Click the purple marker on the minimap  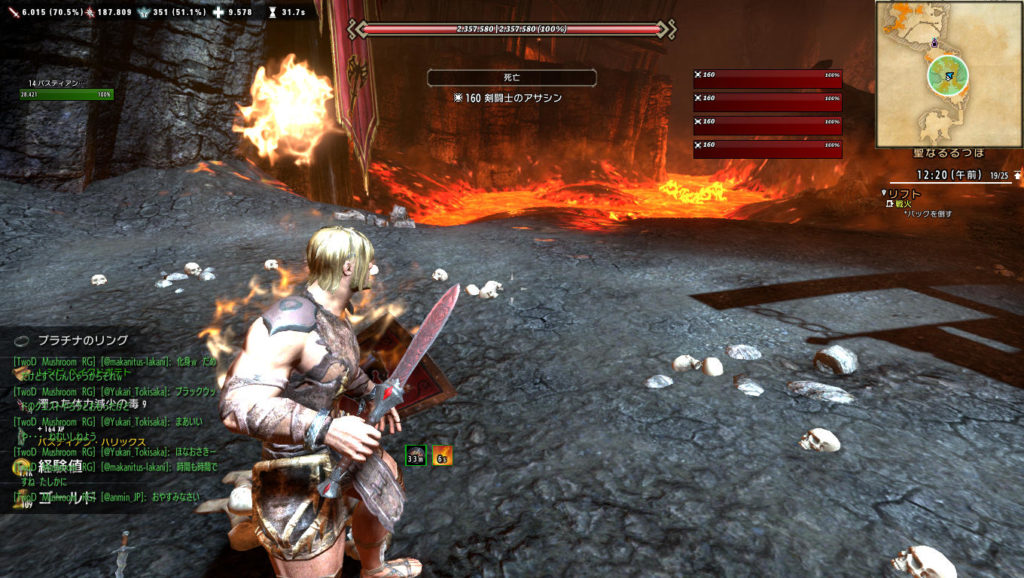point(933,44)
